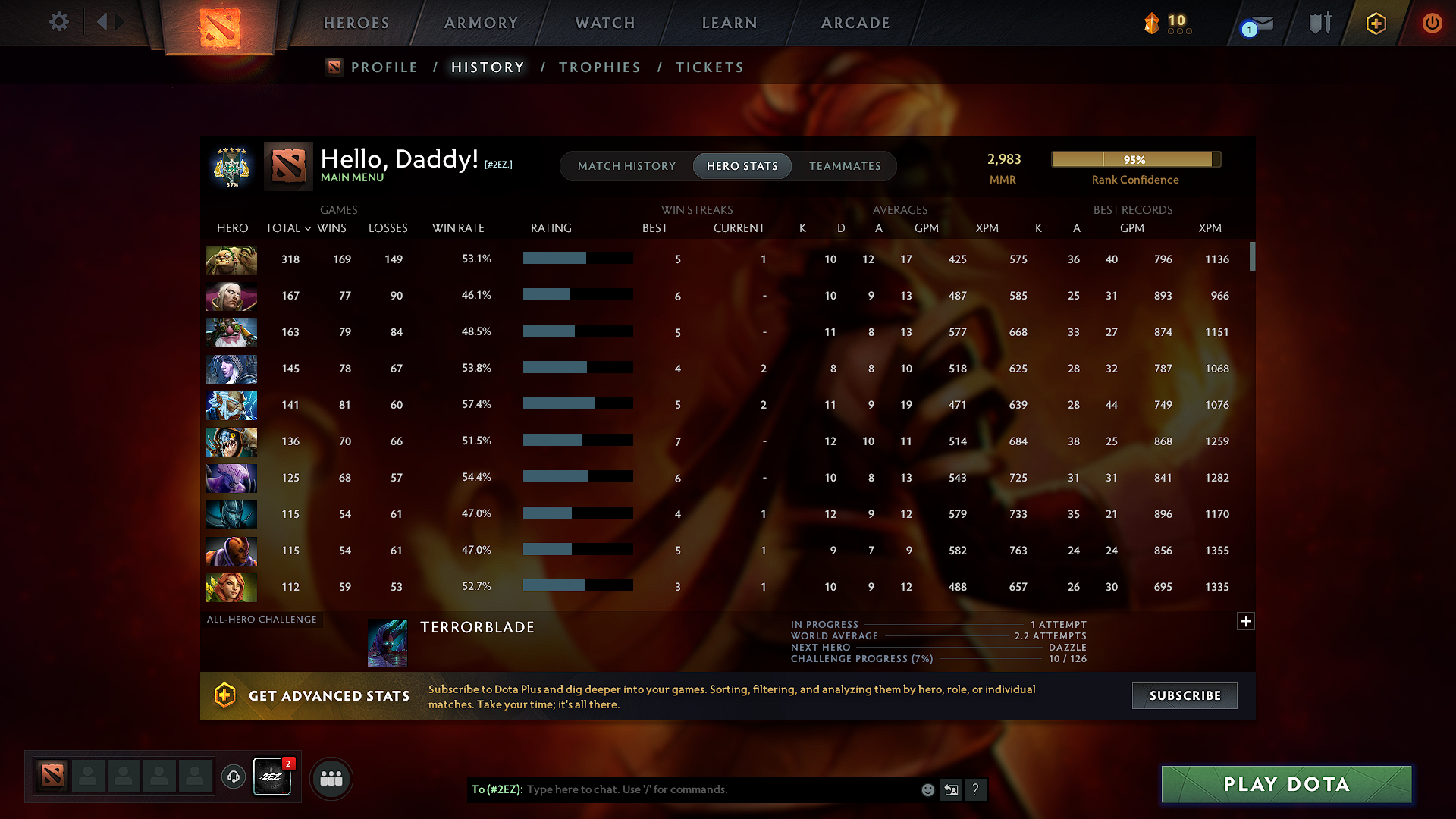
Task: Select Pudge's portrait in hero stats
Action: point(231,259)
